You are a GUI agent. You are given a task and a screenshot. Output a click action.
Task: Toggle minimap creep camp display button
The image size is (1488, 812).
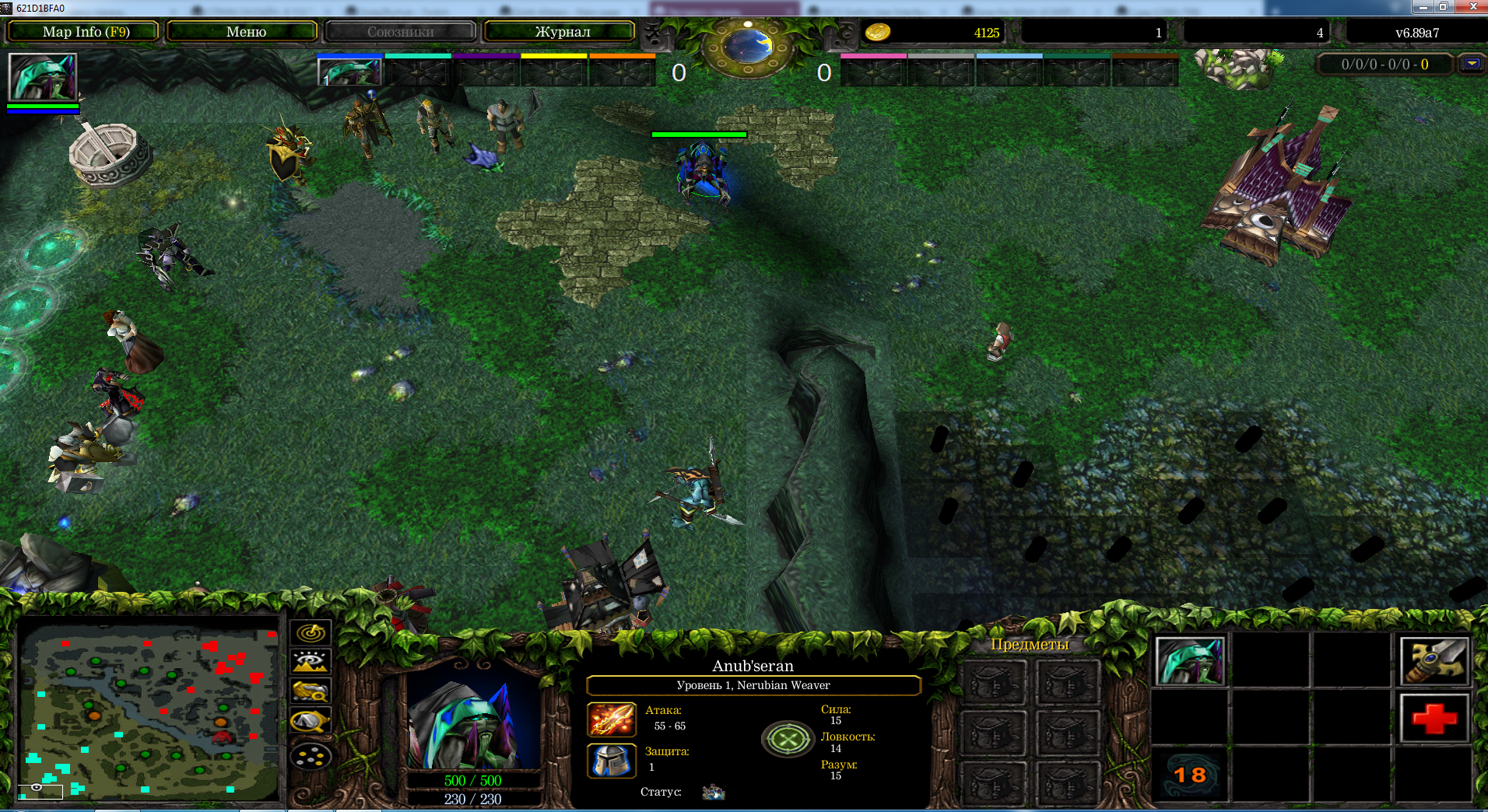(311, 722)
